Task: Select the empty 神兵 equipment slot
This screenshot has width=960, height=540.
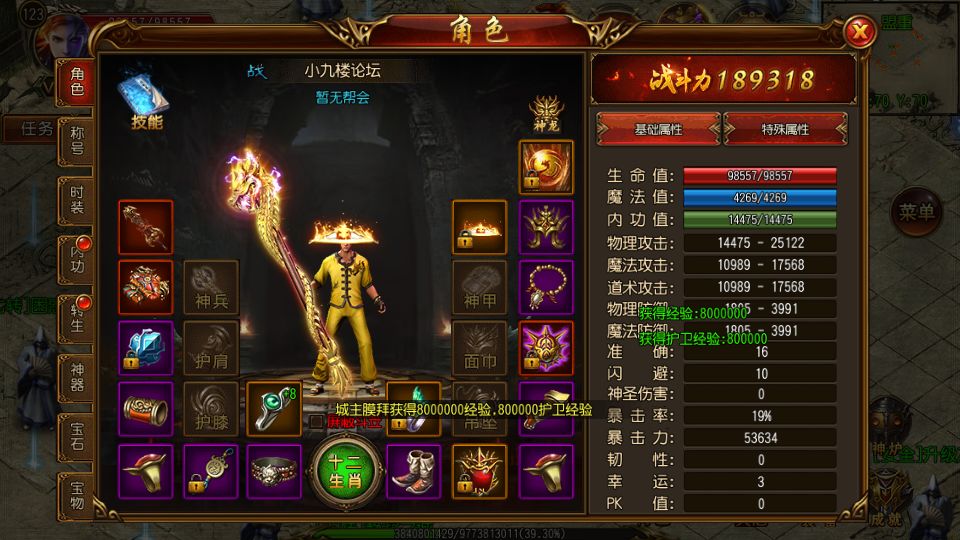Action: tap(211, 288)
